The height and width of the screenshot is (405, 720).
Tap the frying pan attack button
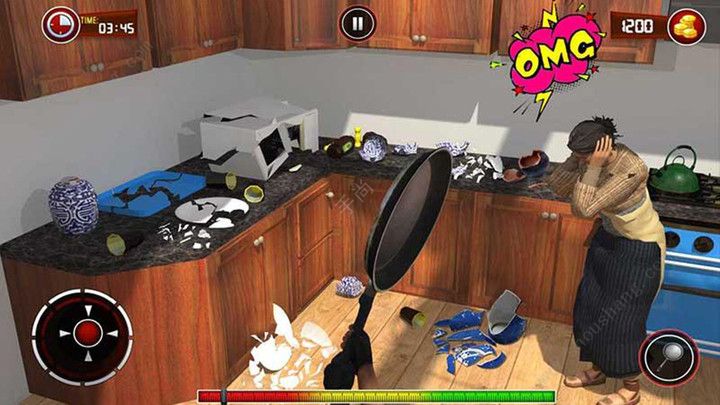click(670, 356)
